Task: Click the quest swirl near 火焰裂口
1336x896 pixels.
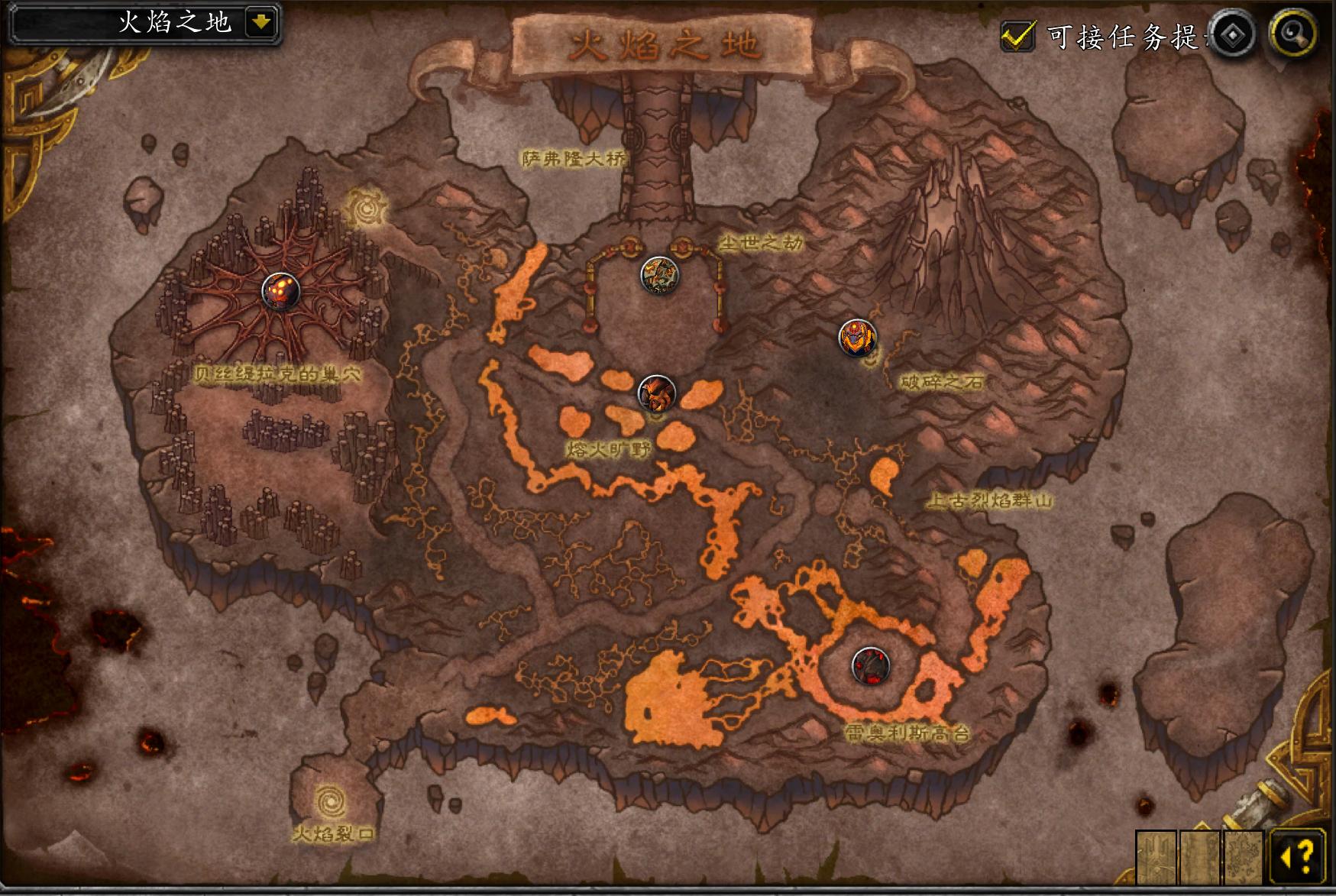Action: pyautogui.click(x=328, y=799)
